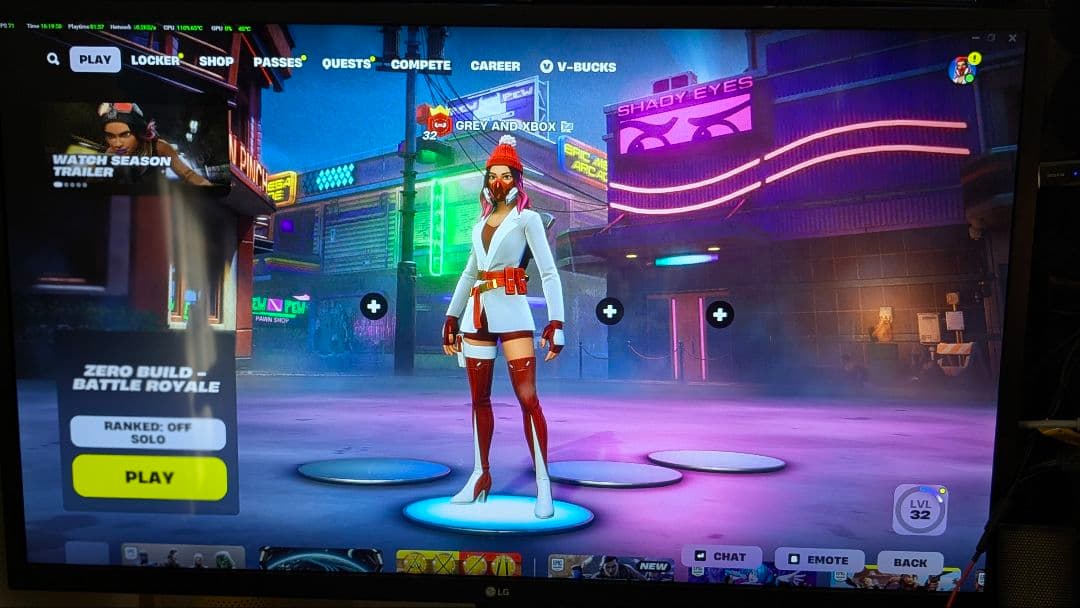
Task: Open the V-Bucks store tab
Action: pos(578,67)
